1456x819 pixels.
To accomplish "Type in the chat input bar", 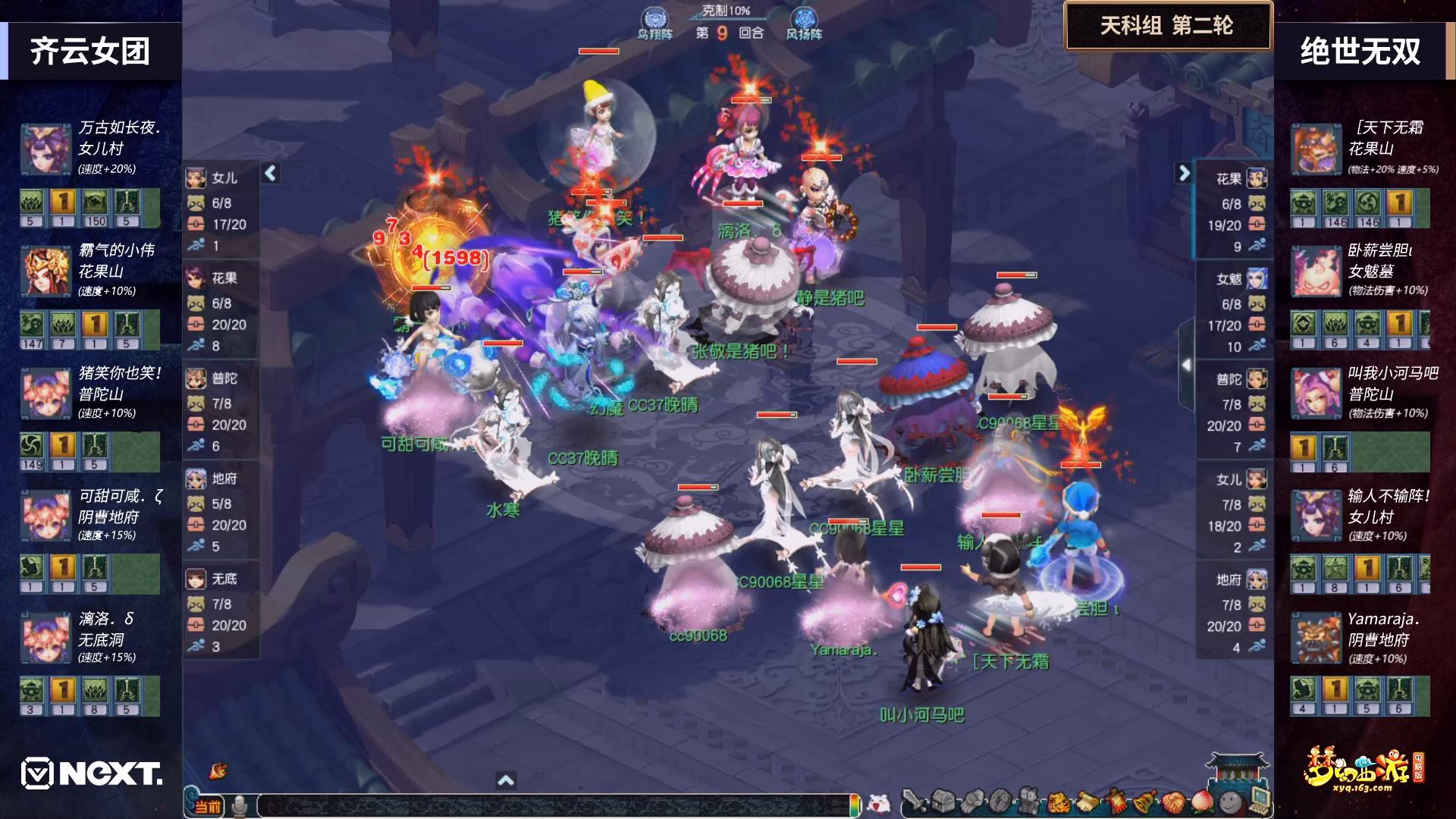I will [554, 806].
